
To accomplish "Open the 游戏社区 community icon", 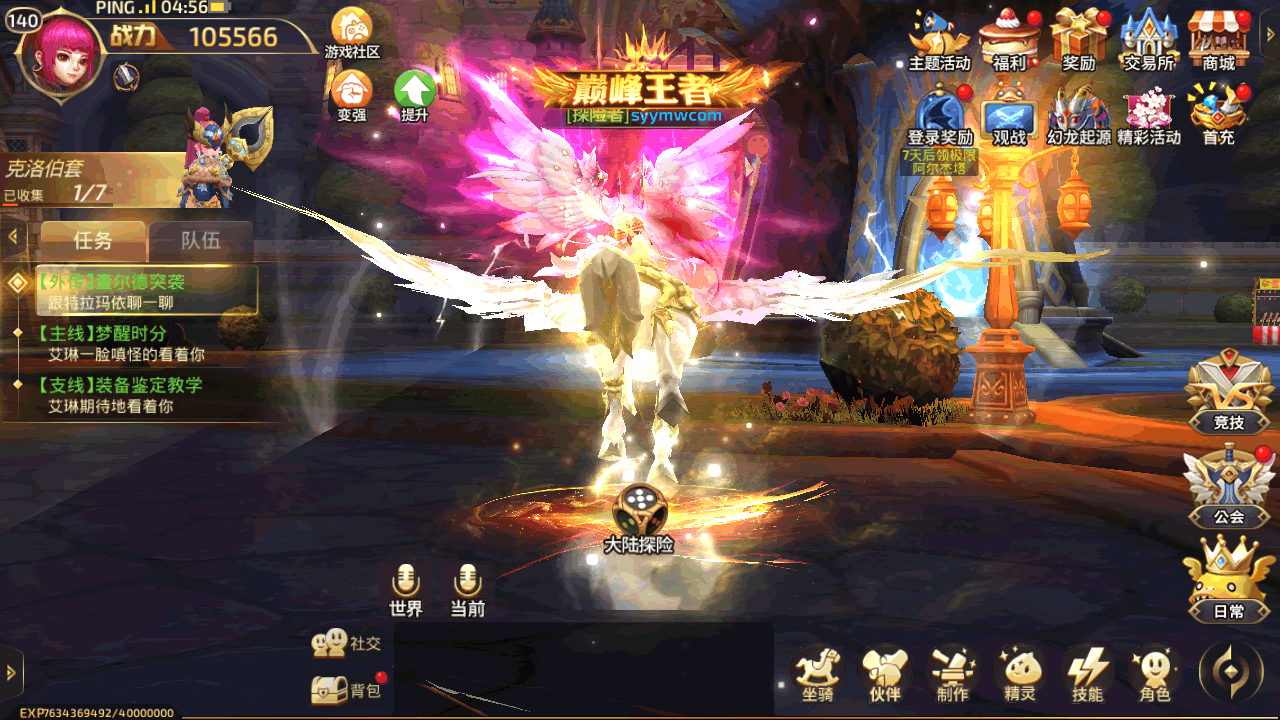I will 351,30.
